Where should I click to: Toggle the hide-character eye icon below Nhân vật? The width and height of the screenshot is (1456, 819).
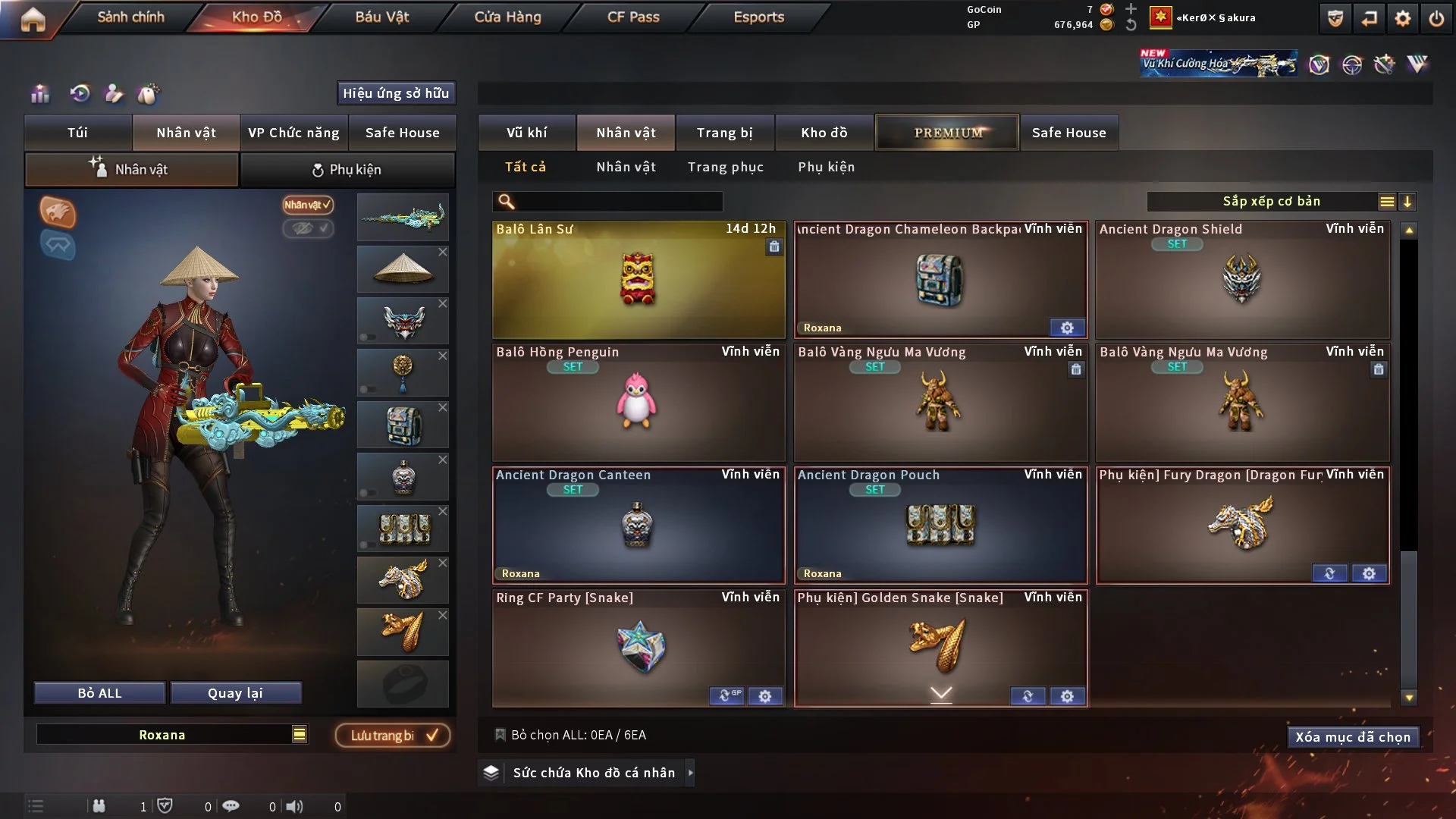click(x=308, y=229)
